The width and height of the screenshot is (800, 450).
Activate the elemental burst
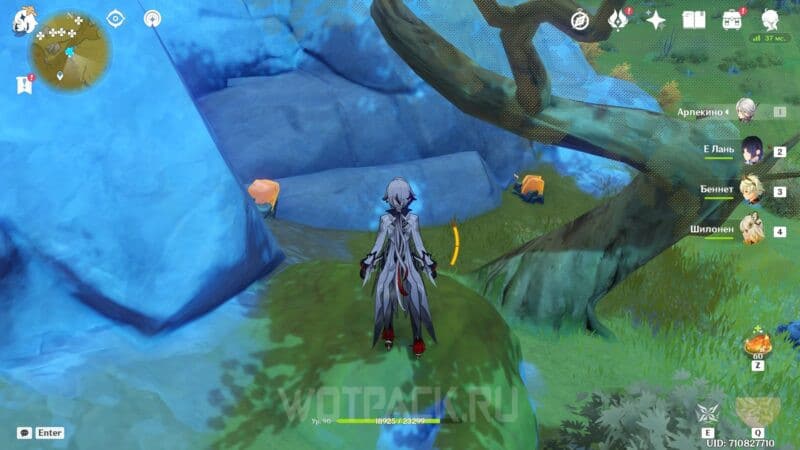757,412
